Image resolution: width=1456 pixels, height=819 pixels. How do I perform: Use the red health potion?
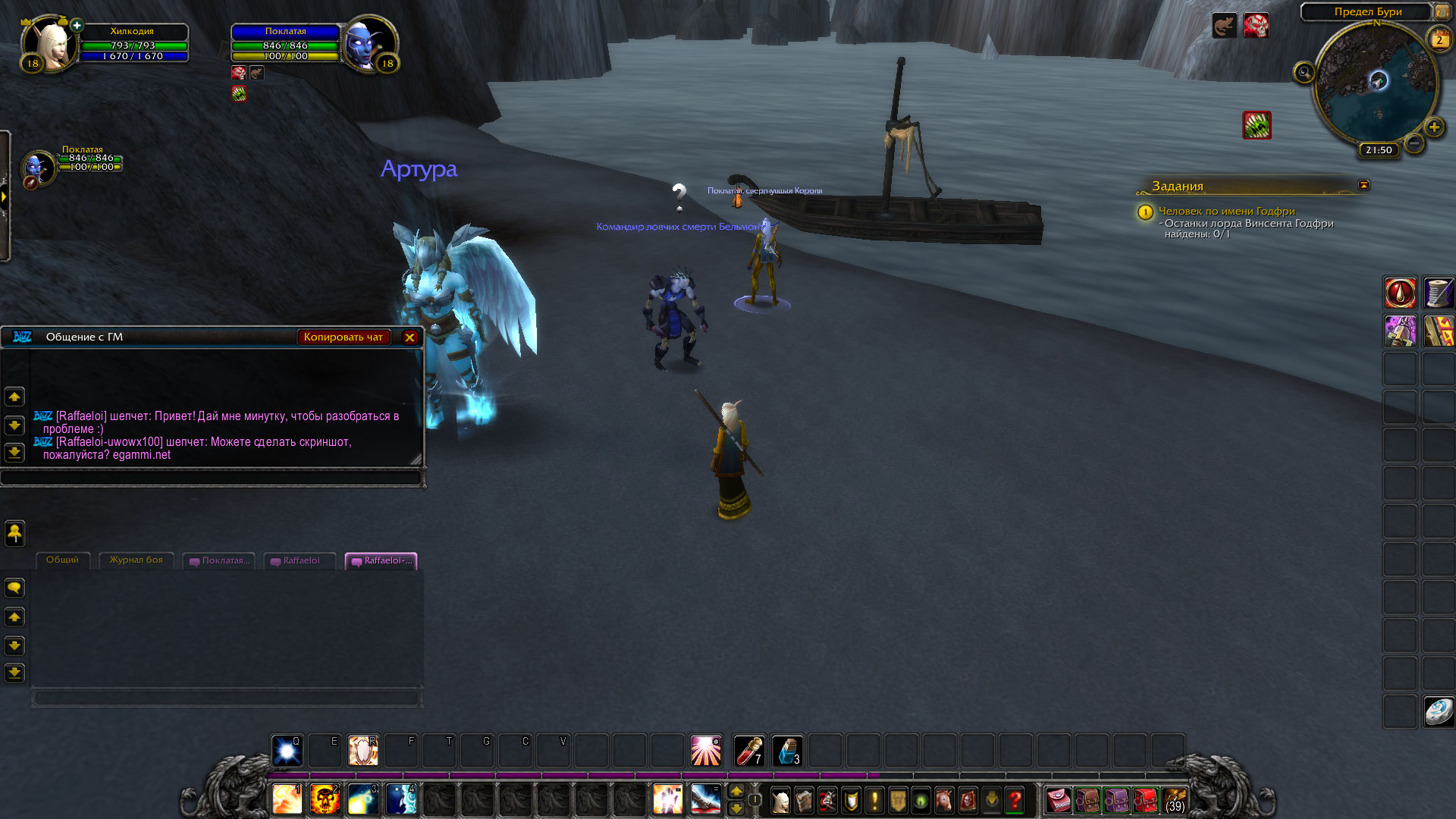tap(749, 751)
